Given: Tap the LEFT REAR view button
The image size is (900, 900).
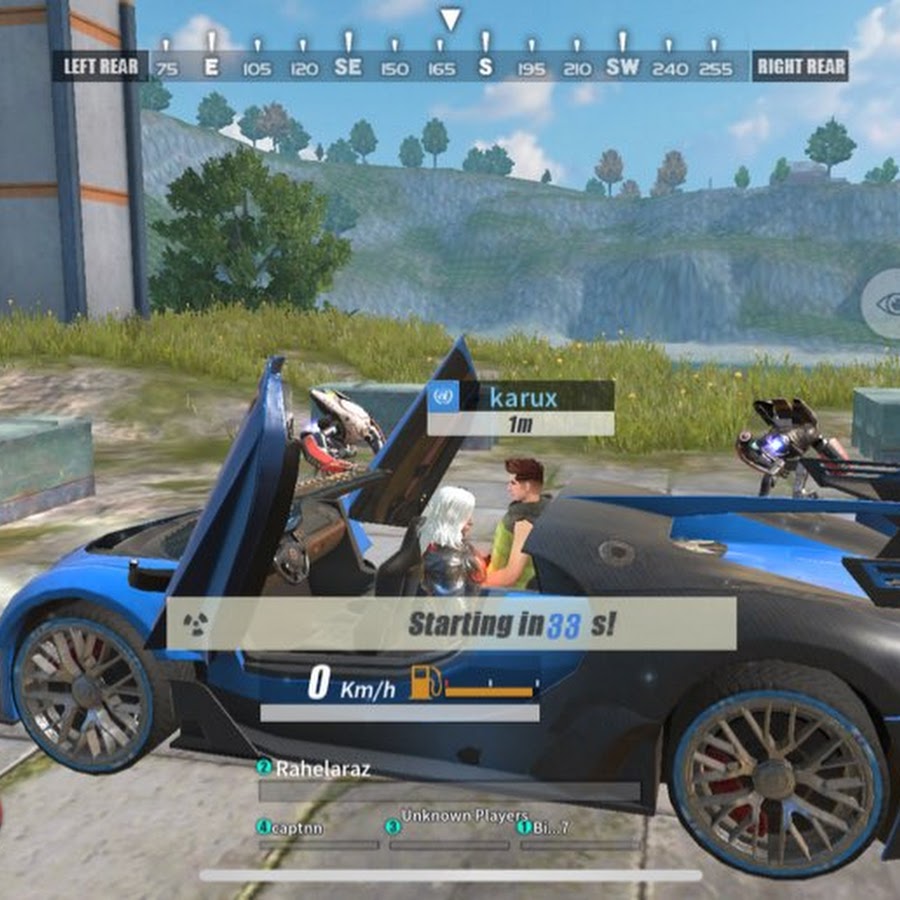Looking at the screenshot, I should [x=101, y=67].
